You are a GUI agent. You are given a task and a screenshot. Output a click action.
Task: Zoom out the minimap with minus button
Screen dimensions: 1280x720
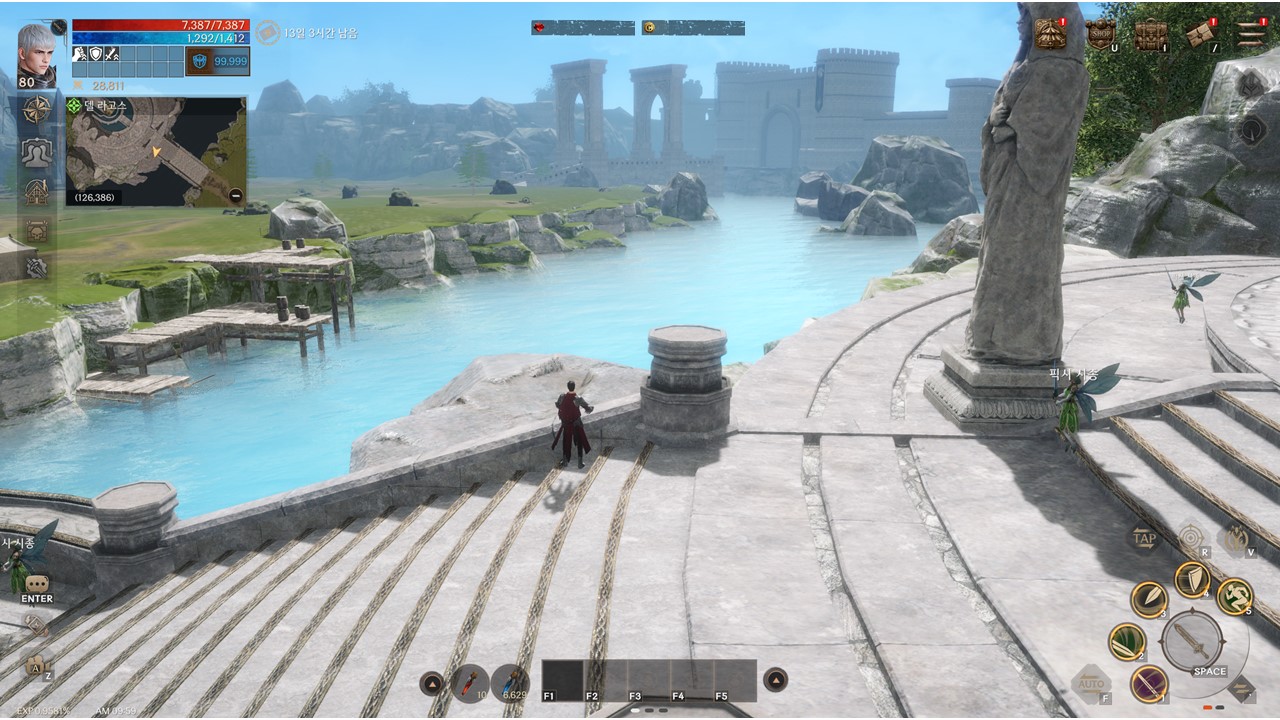pos(235,196)
